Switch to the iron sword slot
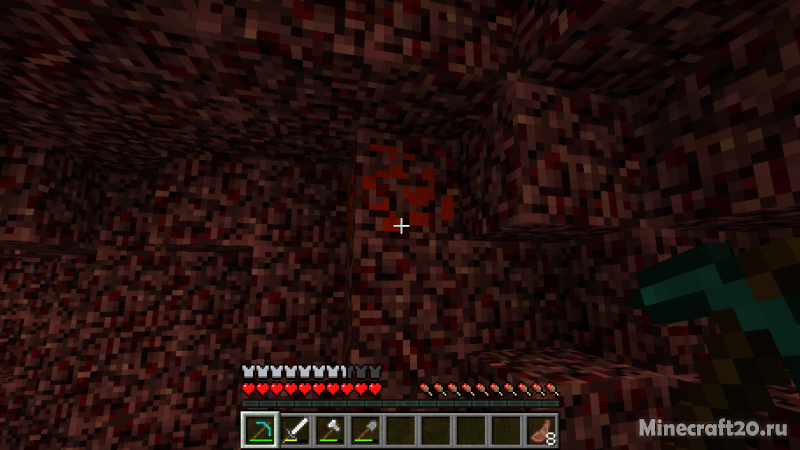Screen dimensions: 800x450 tap(295, 431)
